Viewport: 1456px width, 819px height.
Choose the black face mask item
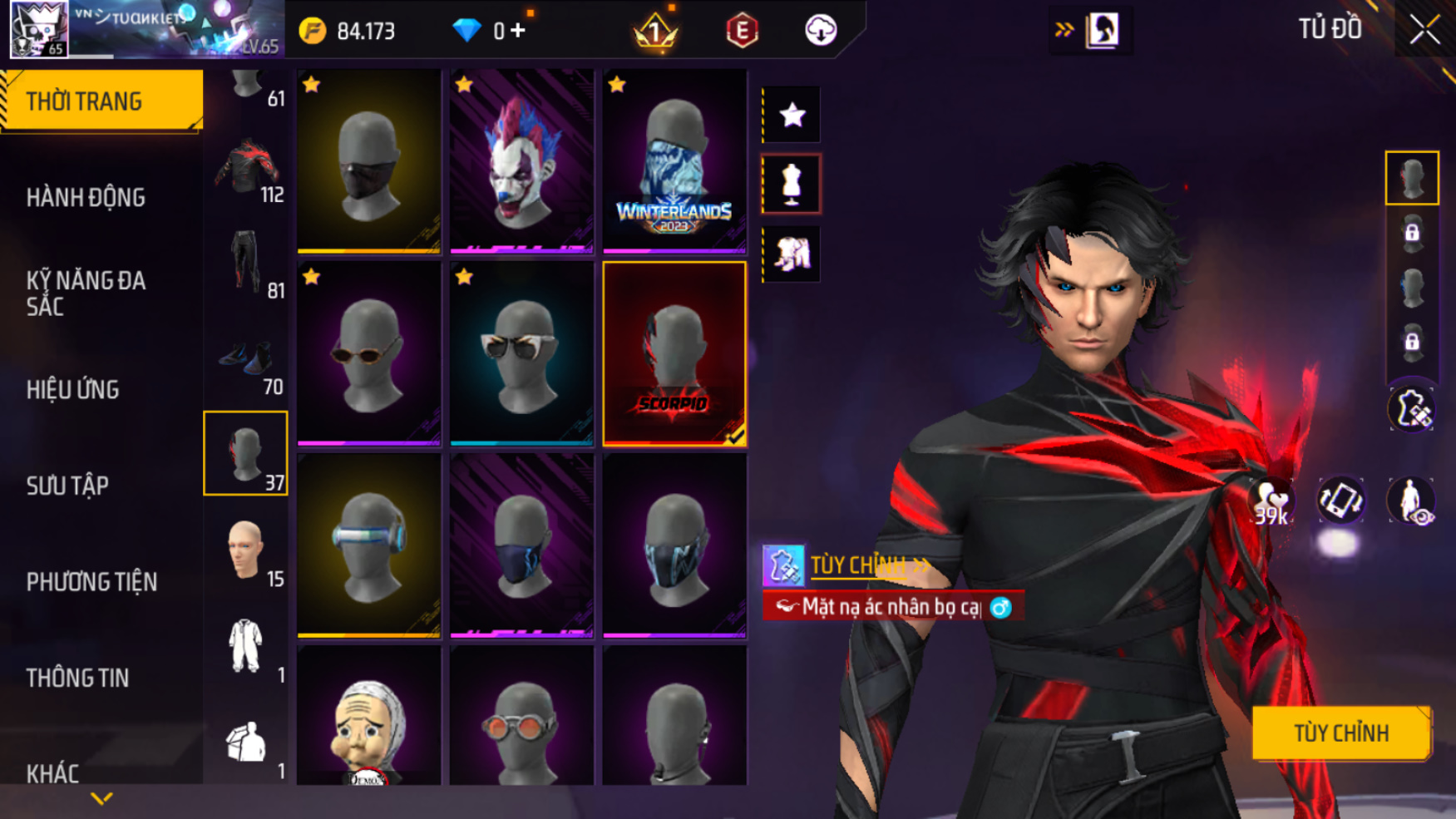coord(368,161)
